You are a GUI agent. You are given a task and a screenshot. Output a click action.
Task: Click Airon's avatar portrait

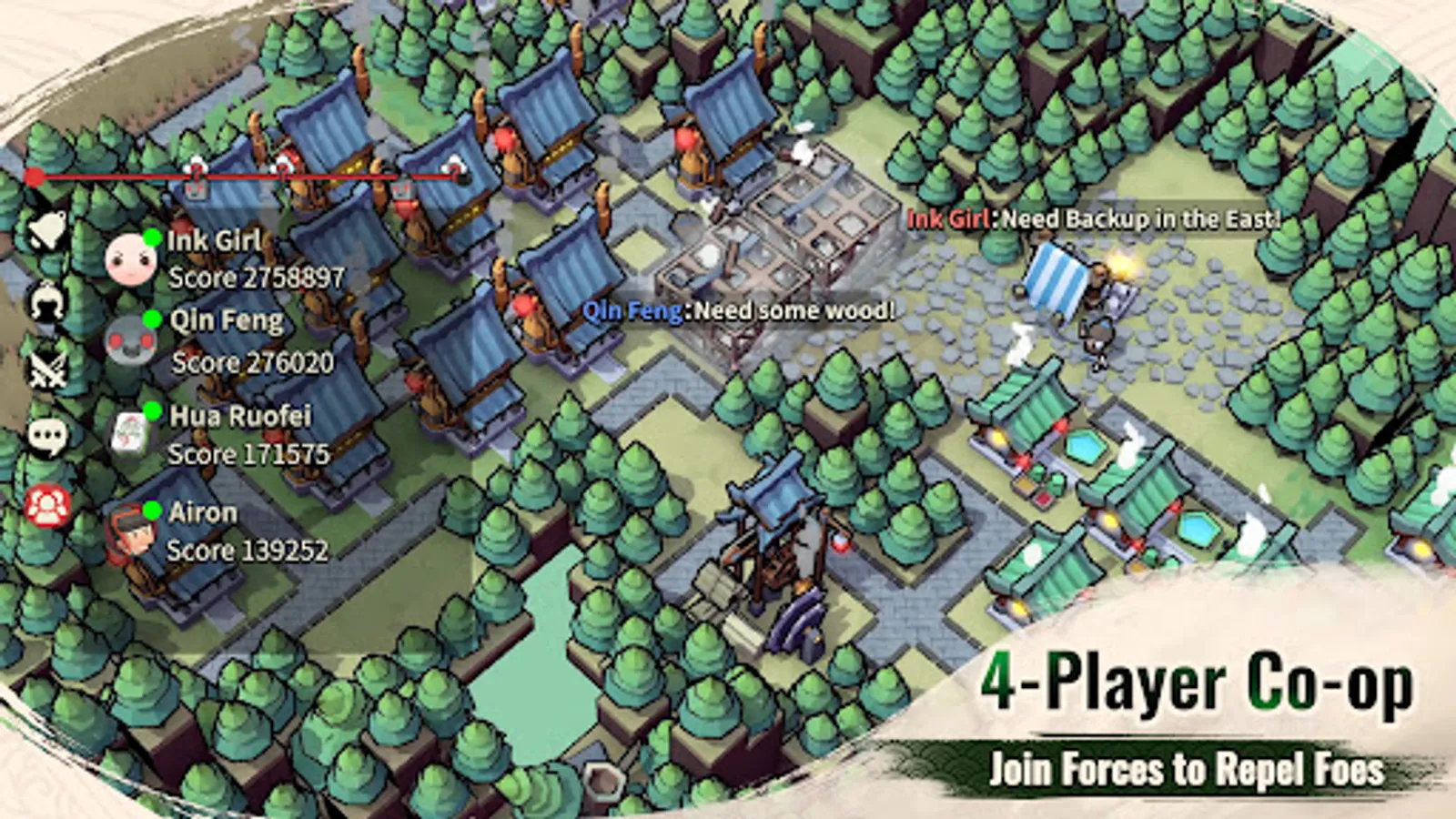click(x=132, y=532)
